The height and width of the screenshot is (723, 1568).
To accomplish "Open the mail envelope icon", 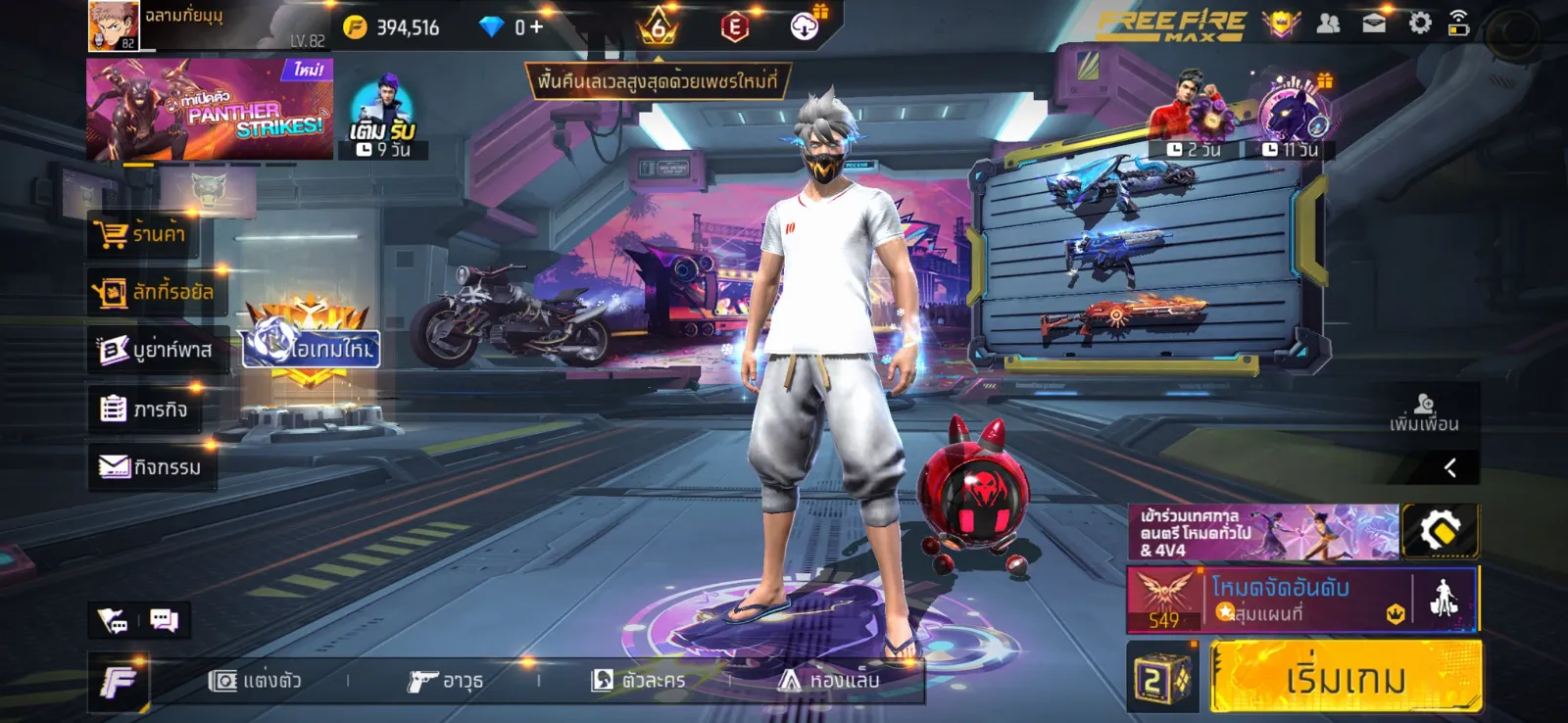I will tap(1374, 24).
